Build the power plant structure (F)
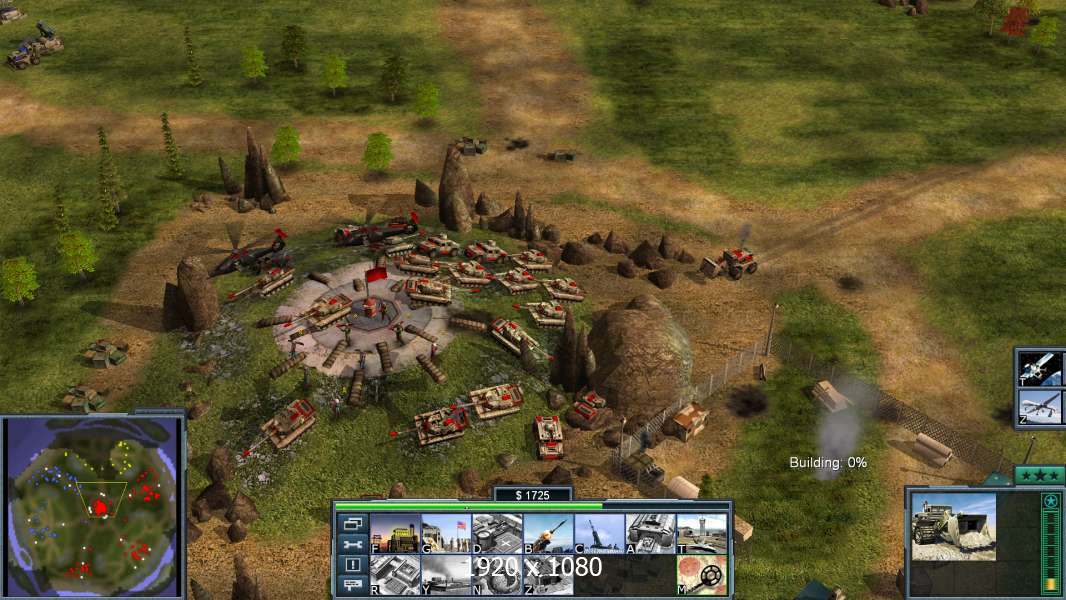Viewport: 1066px width, 600px height. [x=395, y=534]
